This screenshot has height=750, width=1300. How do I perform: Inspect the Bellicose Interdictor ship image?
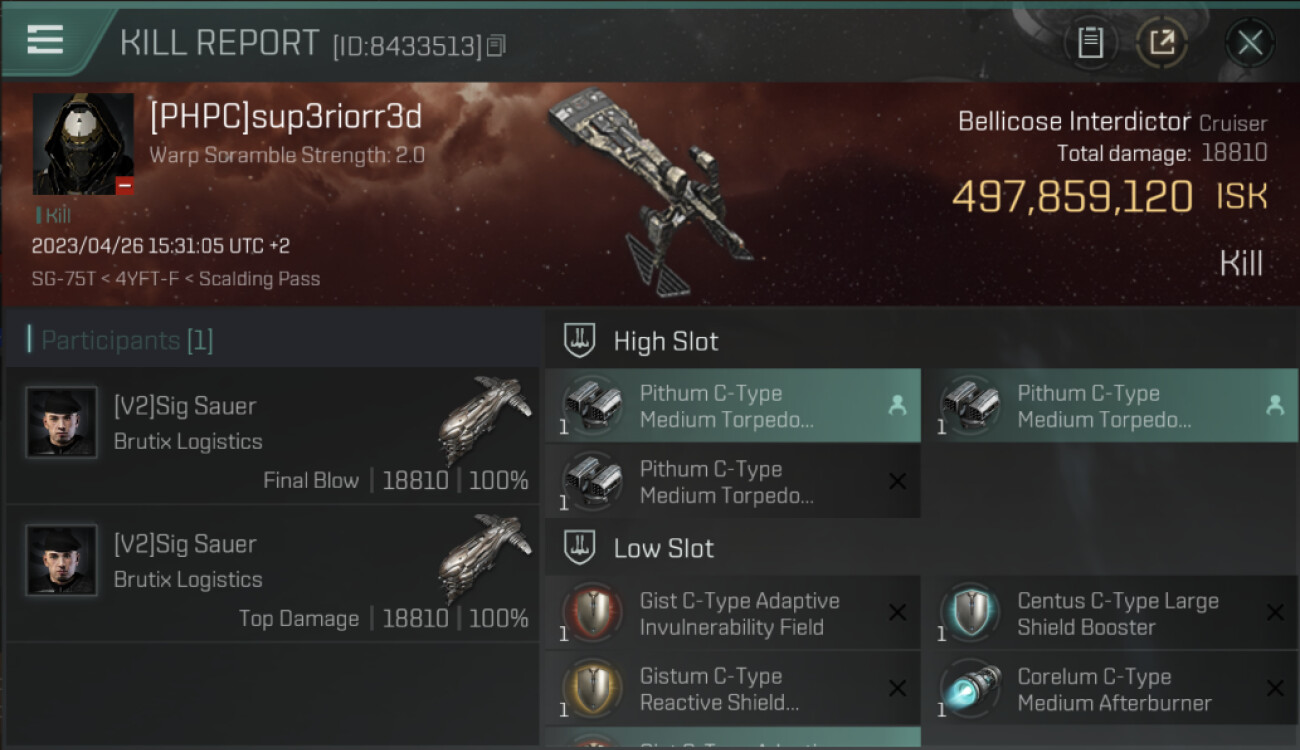(x=650, y=190)
